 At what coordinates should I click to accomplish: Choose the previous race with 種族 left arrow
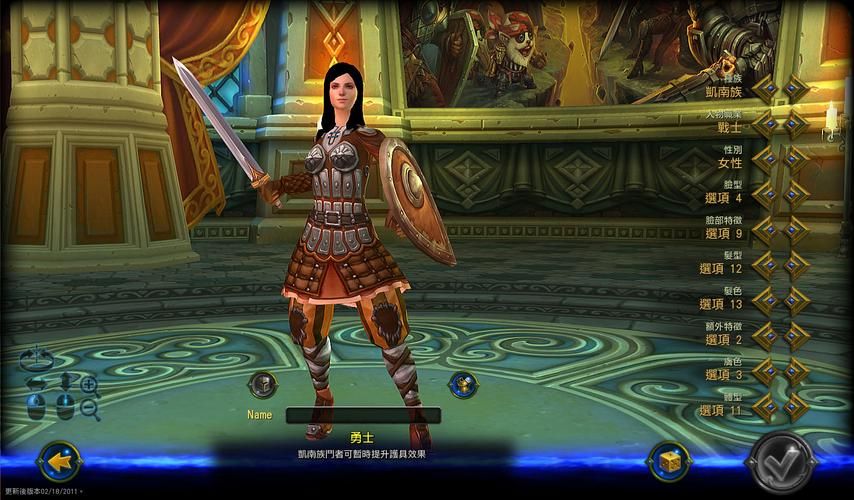pos(766,88)
